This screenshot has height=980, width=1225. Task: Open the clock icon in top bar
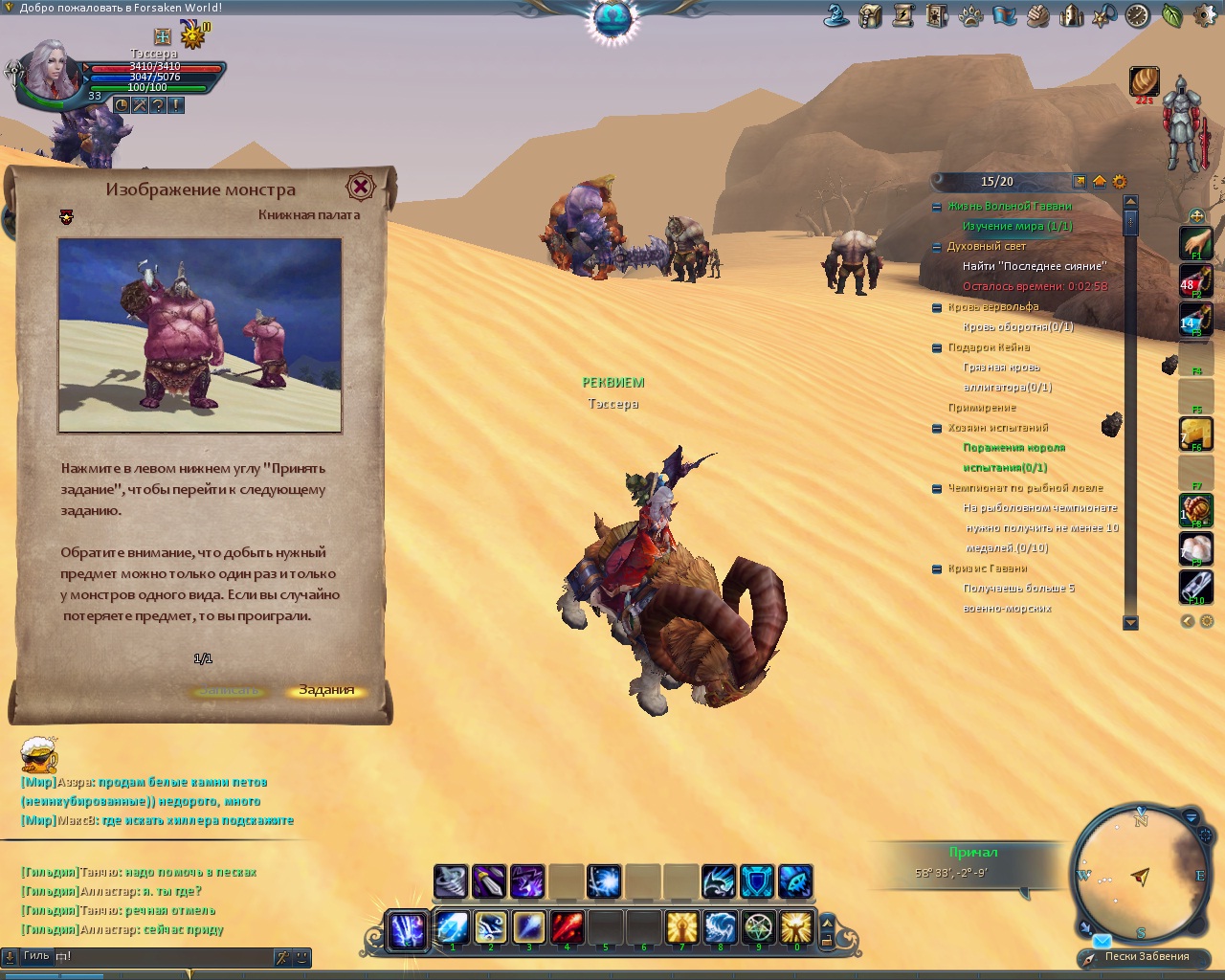1138,15
